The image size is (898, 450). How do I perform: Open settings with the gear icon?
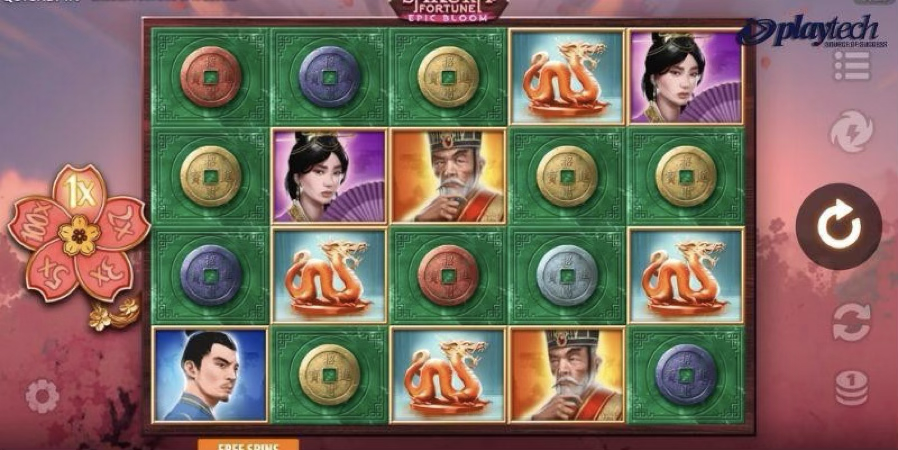coord(42,396)
